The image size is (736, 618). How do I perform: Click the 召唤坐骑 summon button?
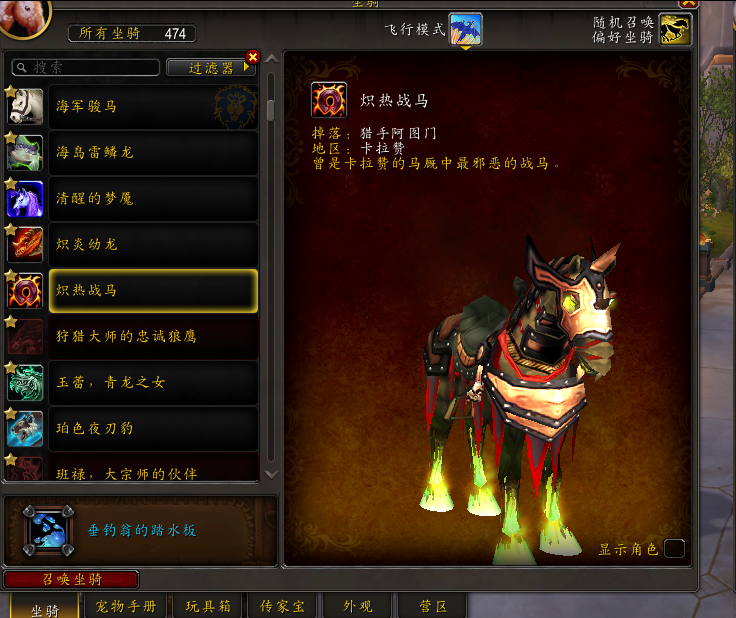pyautogui.click(x=71, y=579)
